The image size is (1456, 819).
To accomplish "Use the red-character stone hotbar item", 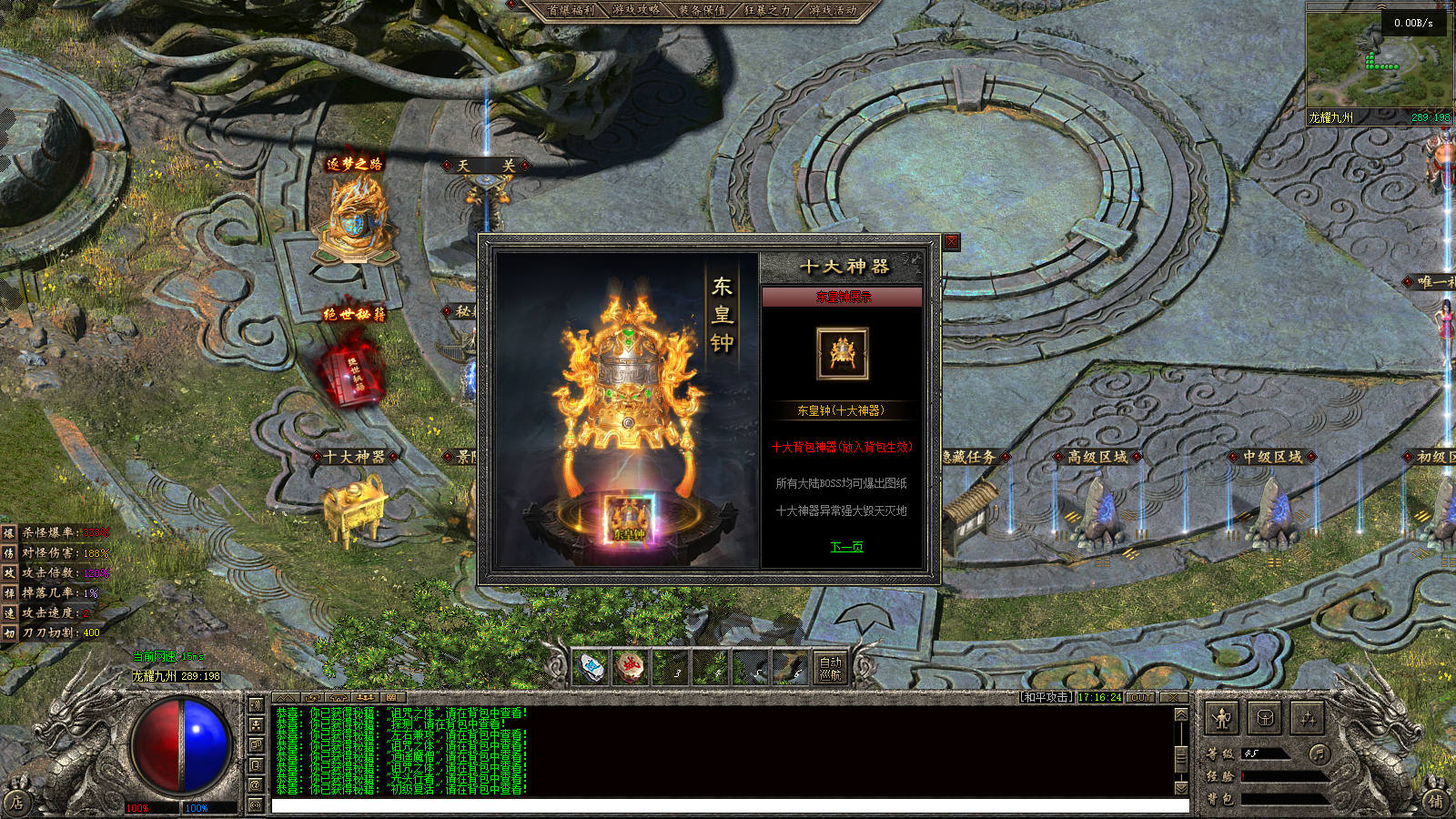I will point(630,668).
